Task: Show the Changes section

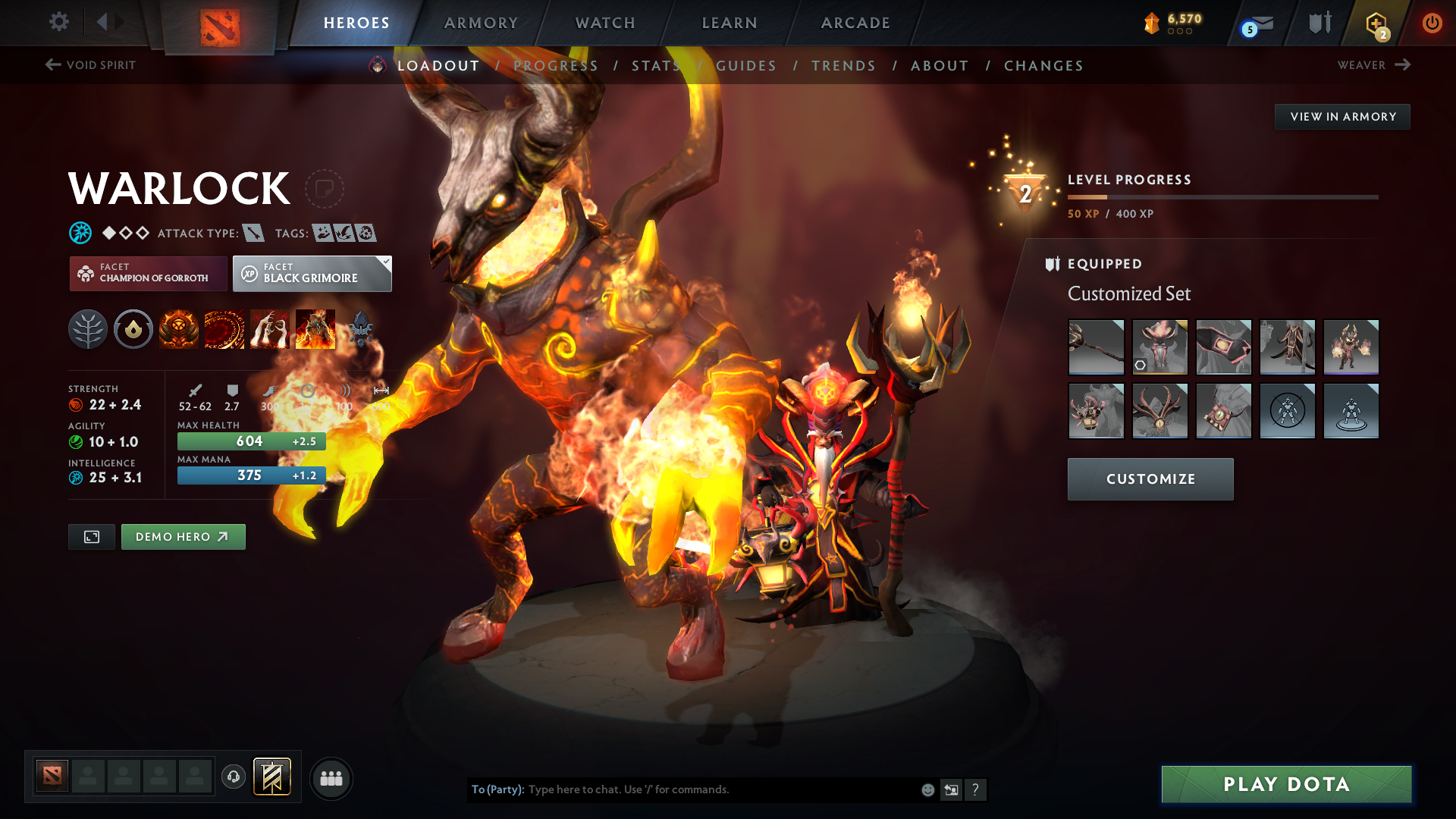Action: [1043, 66]
